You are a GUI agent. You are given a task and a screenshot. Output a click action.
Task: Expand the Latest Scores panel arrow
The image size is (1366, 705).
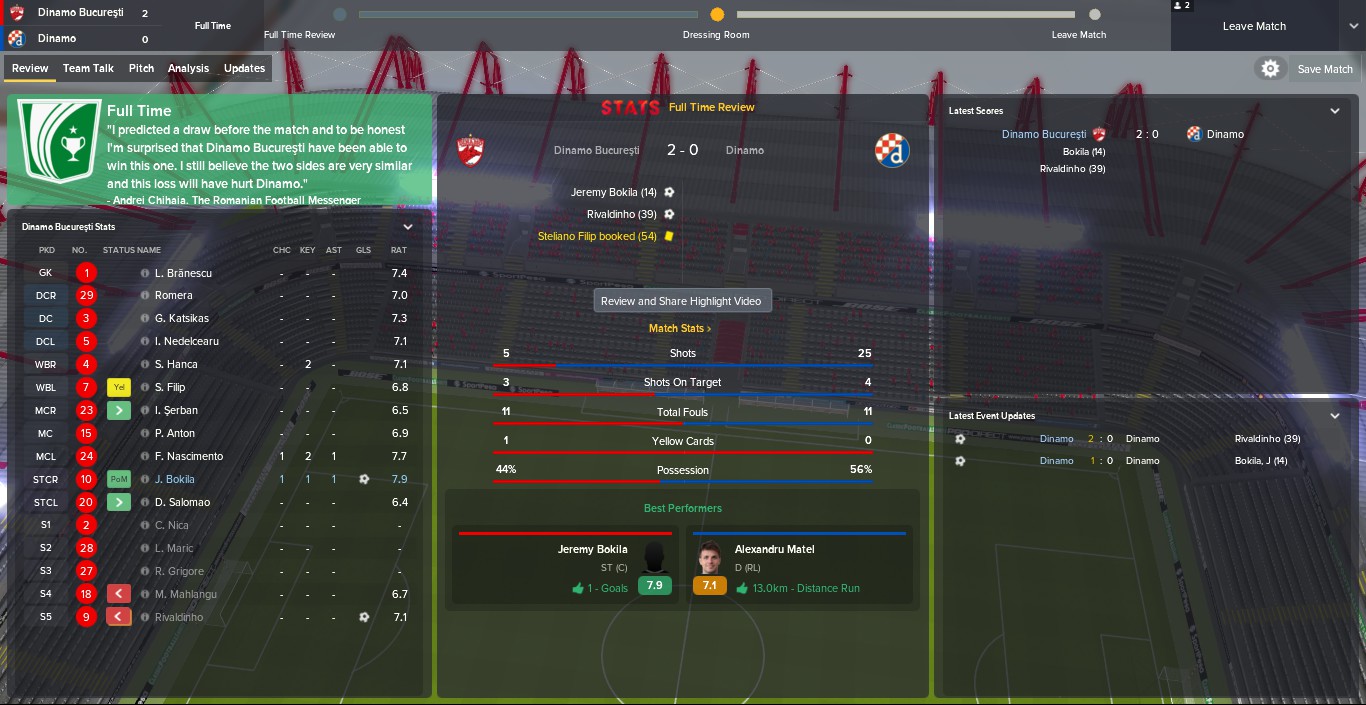click(1335, 111)
